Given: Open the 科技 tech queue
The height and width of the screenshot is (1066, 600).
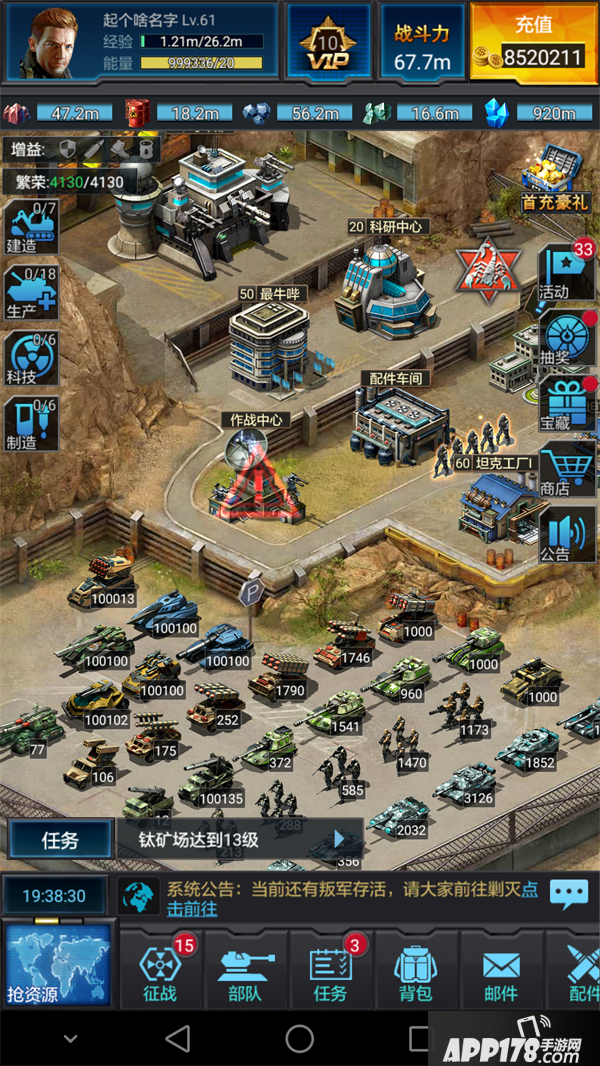Looking at the screenshot, I should point(30,358).
